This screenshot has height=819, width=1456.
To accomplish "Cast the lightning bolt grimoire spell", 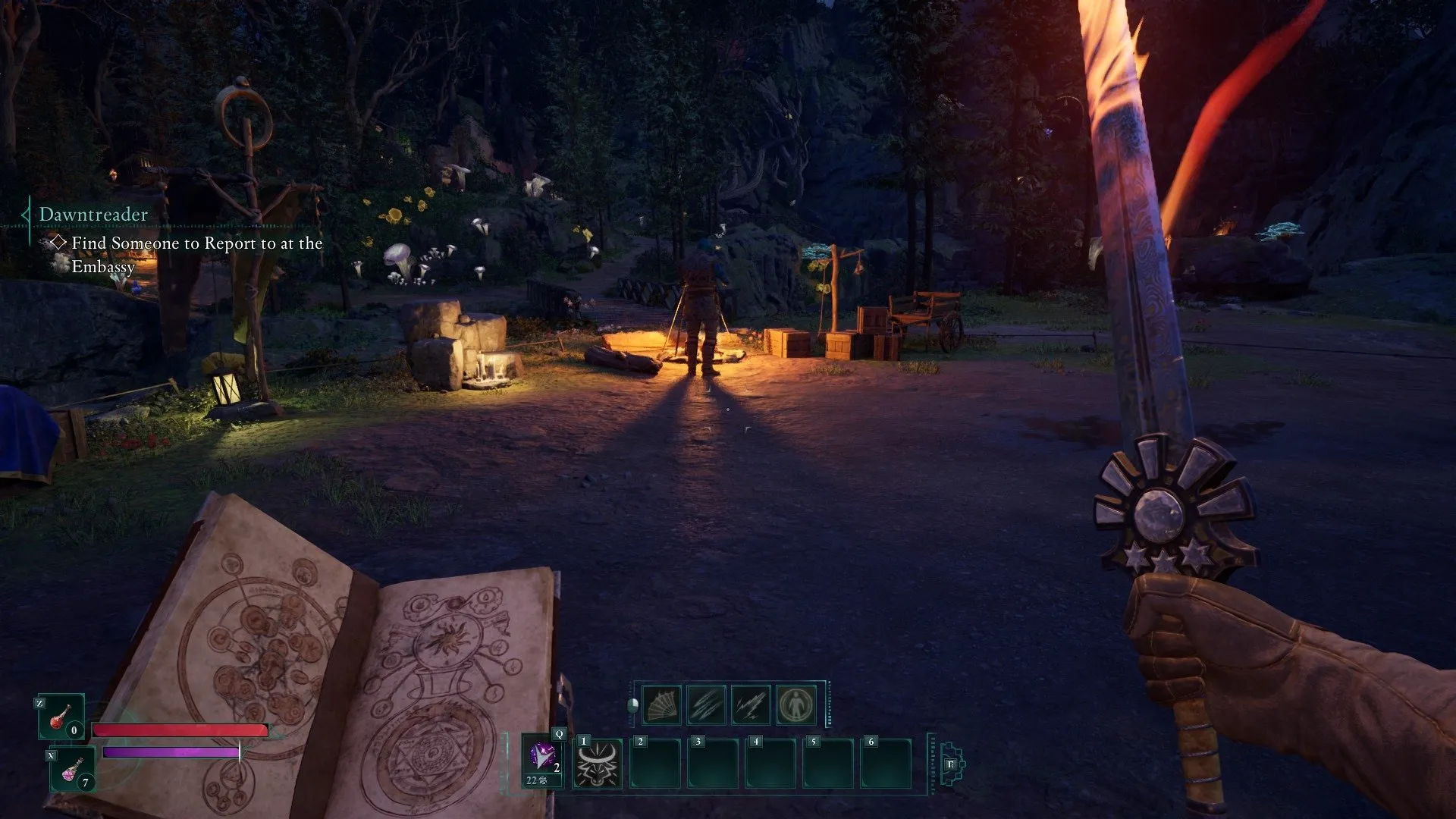I will coord(751,705).
